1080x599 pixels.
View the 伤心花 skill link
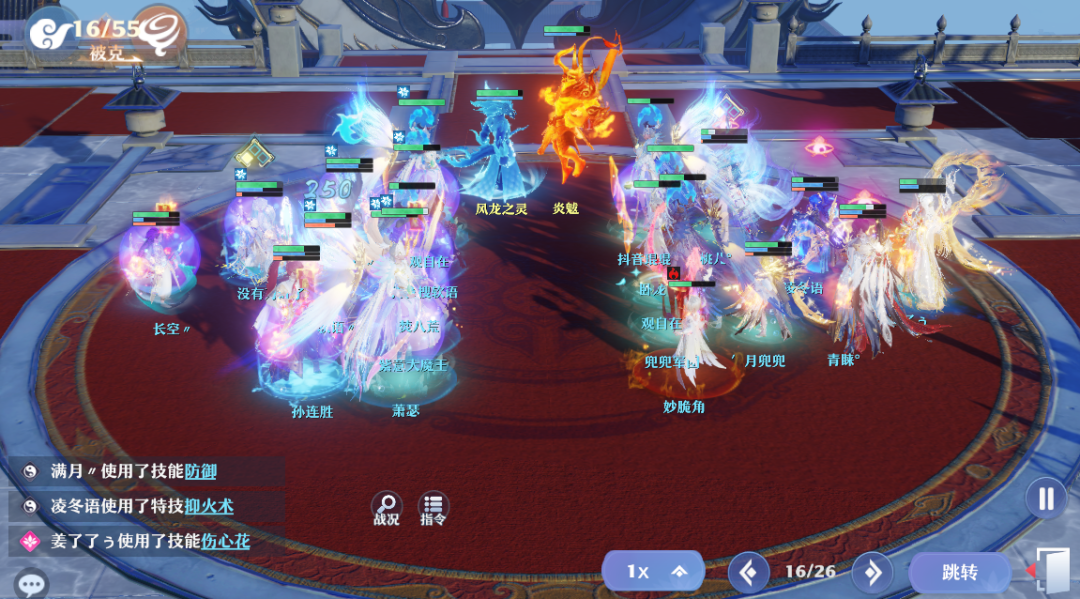pyautogui.click(x=225, y=541)
